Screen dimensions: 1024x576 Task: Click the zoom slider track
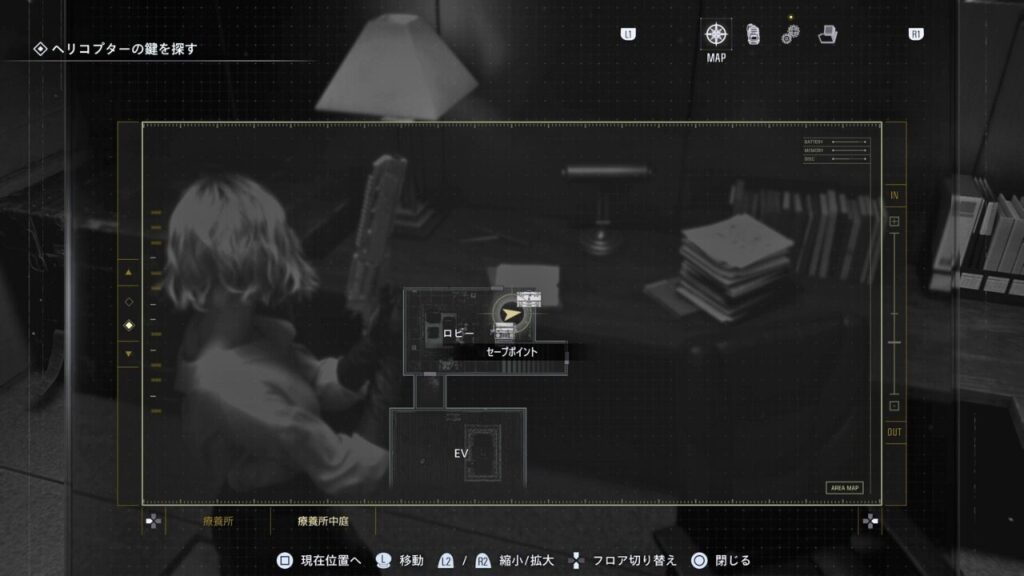(894, 313)
